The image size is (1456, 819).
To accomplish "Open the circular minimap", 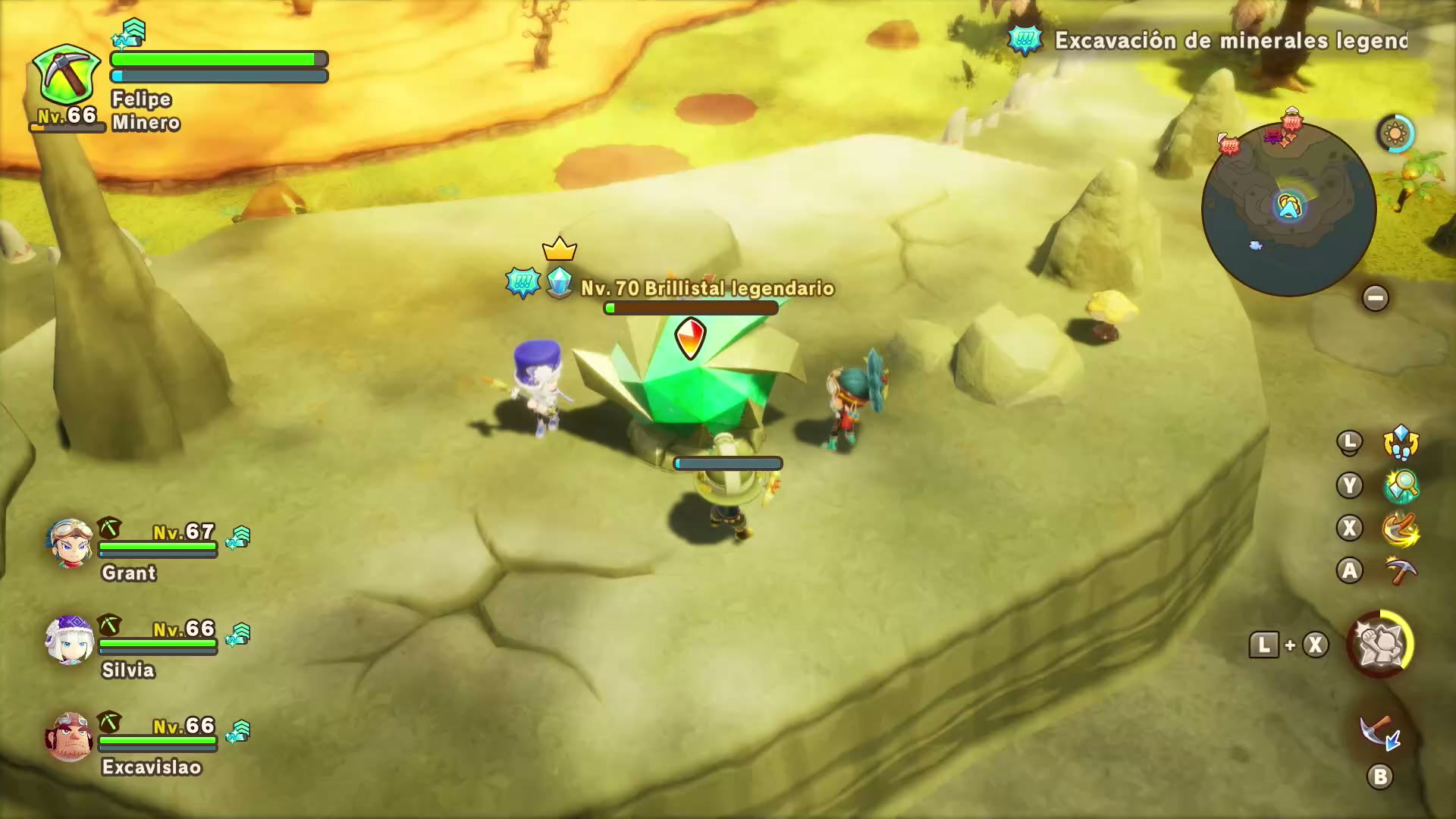I will click(1288, 209).
